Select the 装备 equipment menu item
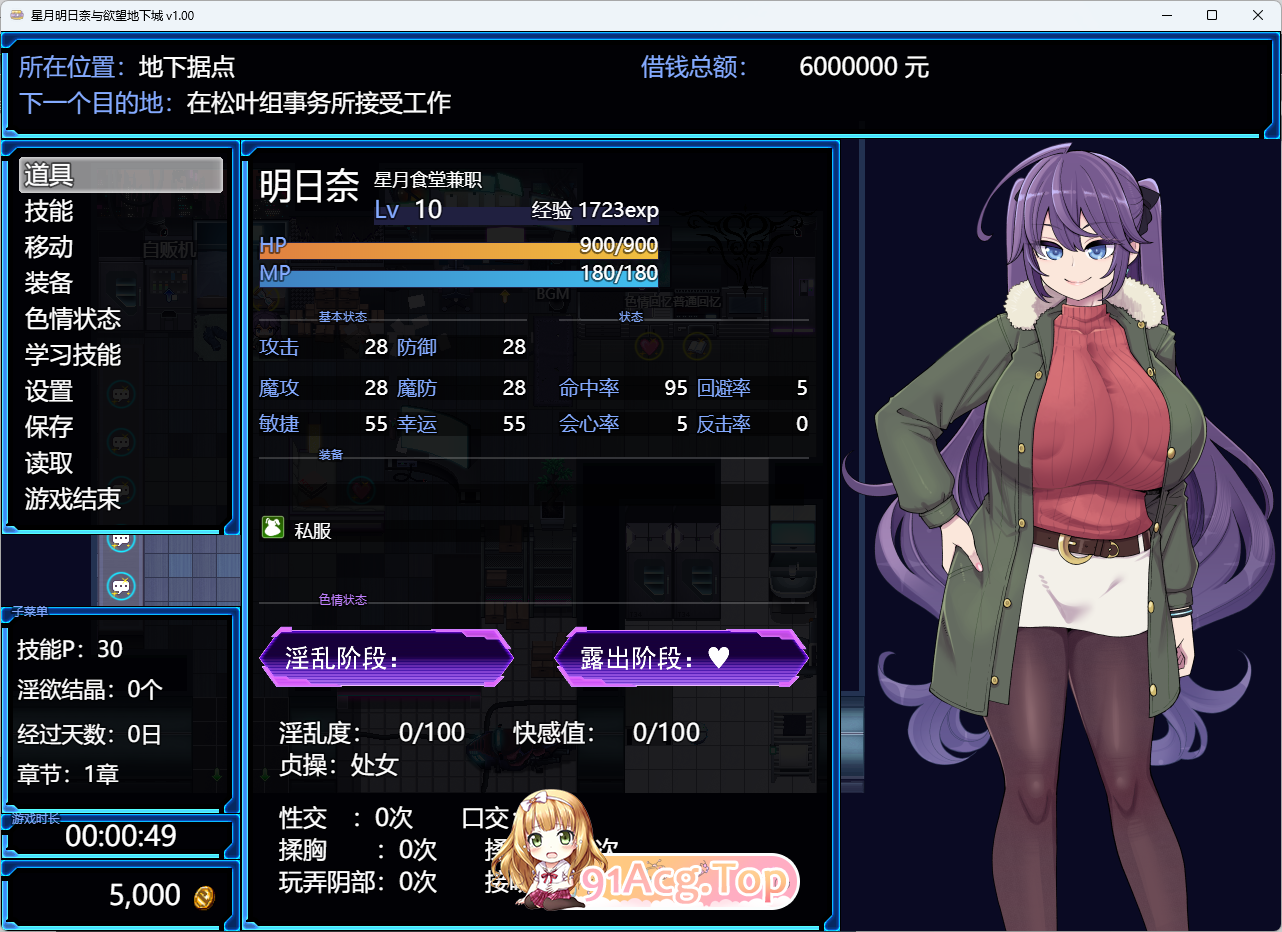Image resolution: width=1282 pixels, height=932 pixels. pos(47,283)
